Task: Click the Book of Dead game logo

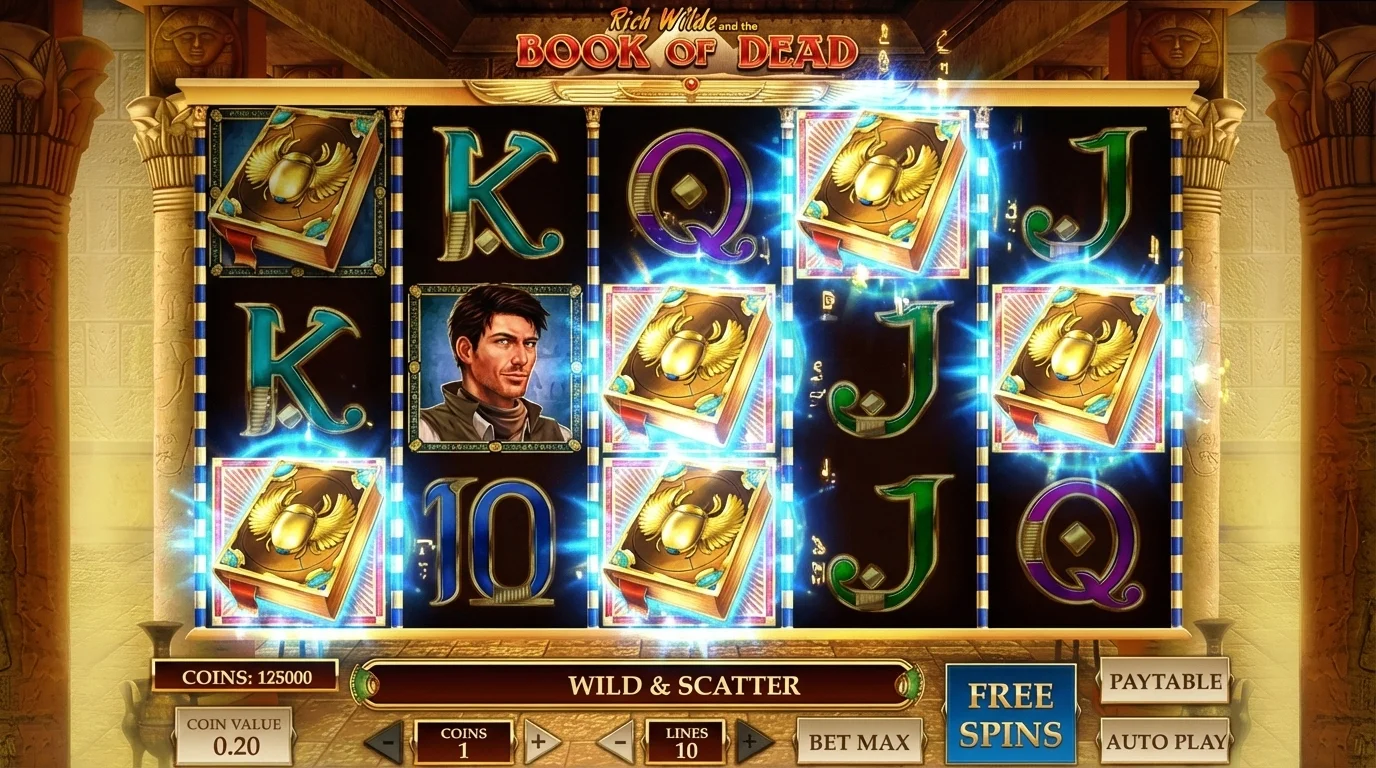Action: click(690, 40)
